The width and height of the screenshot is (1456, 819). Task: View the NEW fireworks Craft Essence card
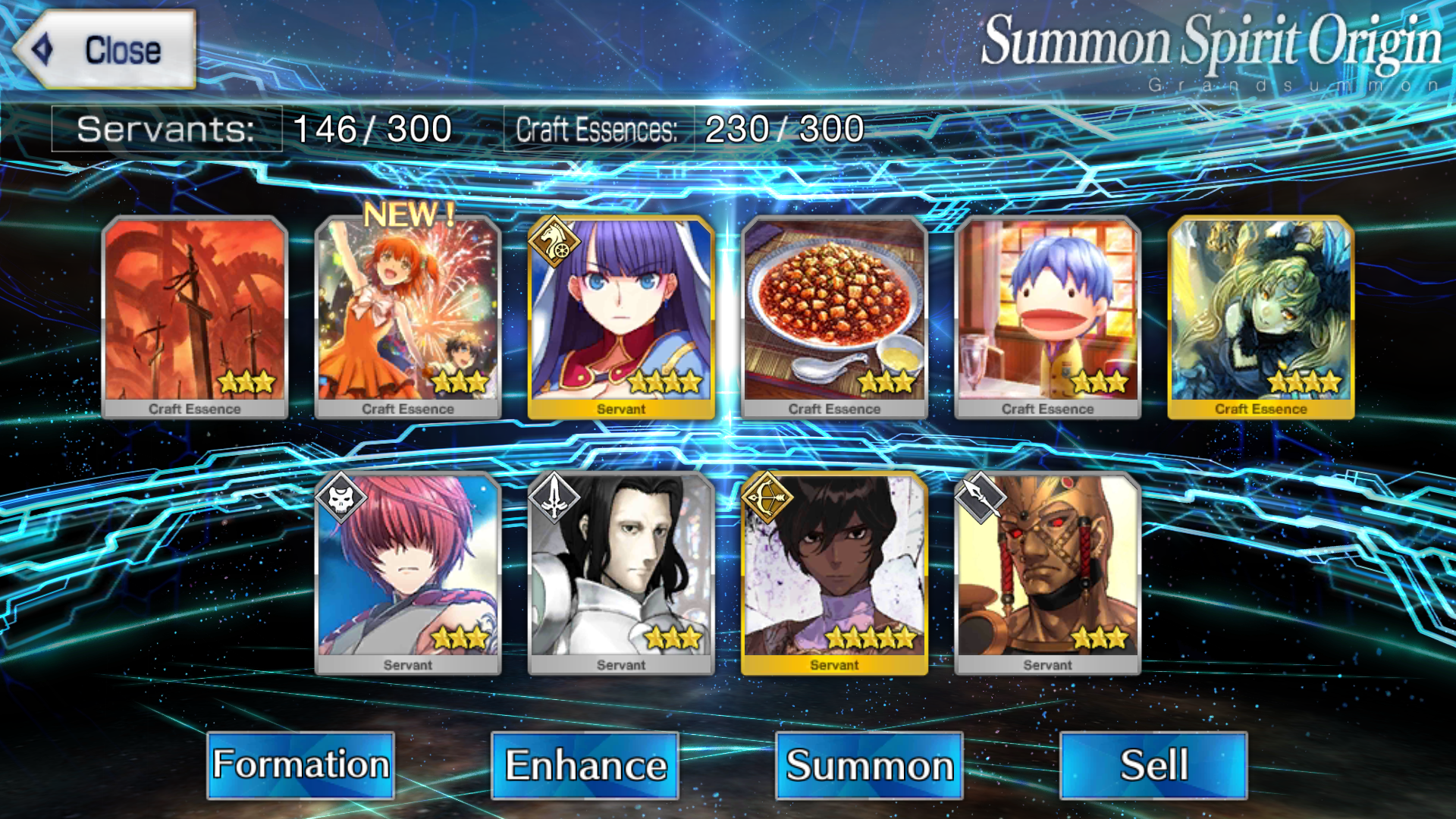pyautogui.click(x=408, y=317)
